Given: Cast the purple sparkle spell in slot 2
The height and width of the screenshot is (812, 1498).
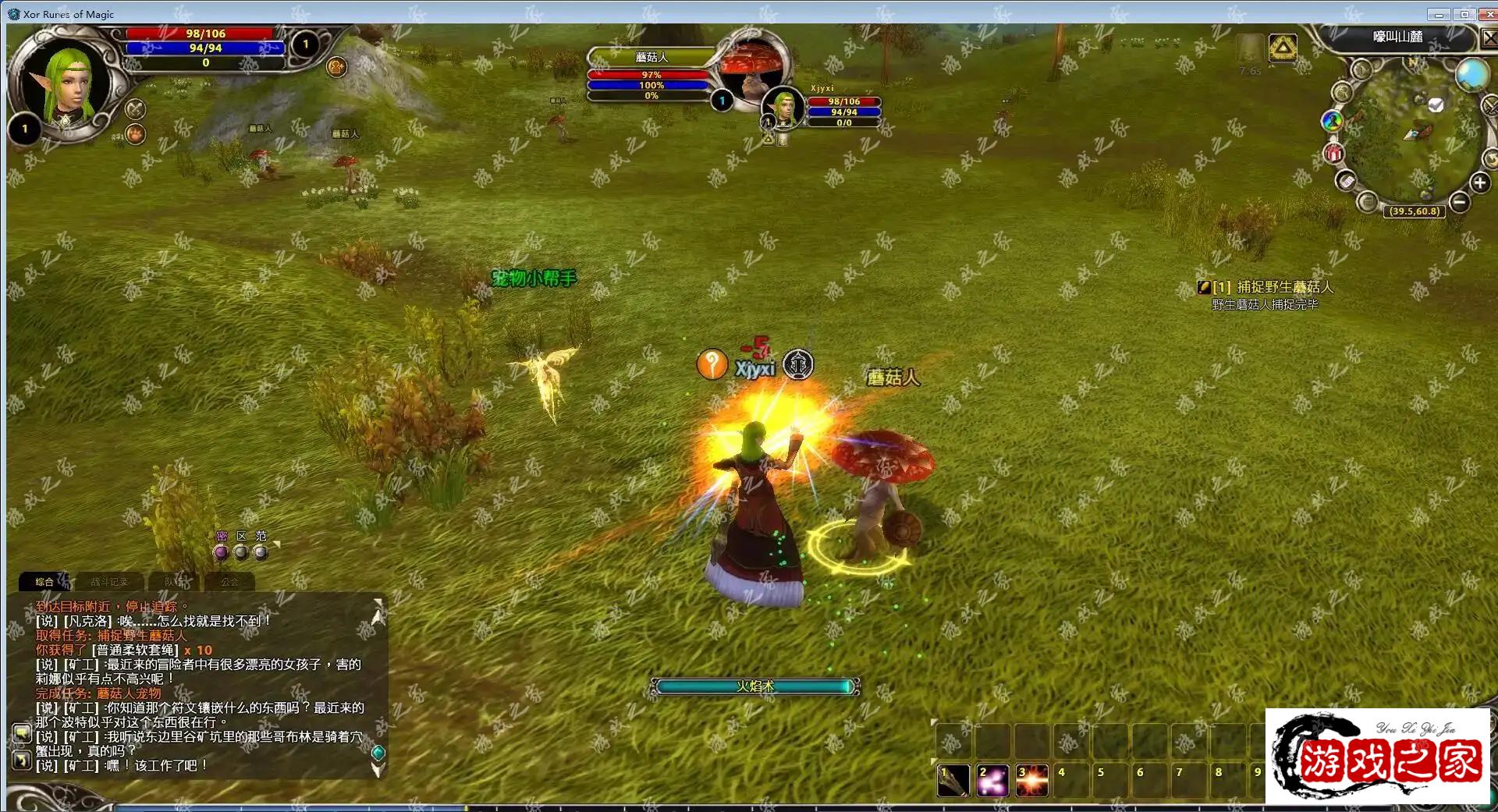Looking at the screenshot, I should pyautogui.click(x=992, y=780).
